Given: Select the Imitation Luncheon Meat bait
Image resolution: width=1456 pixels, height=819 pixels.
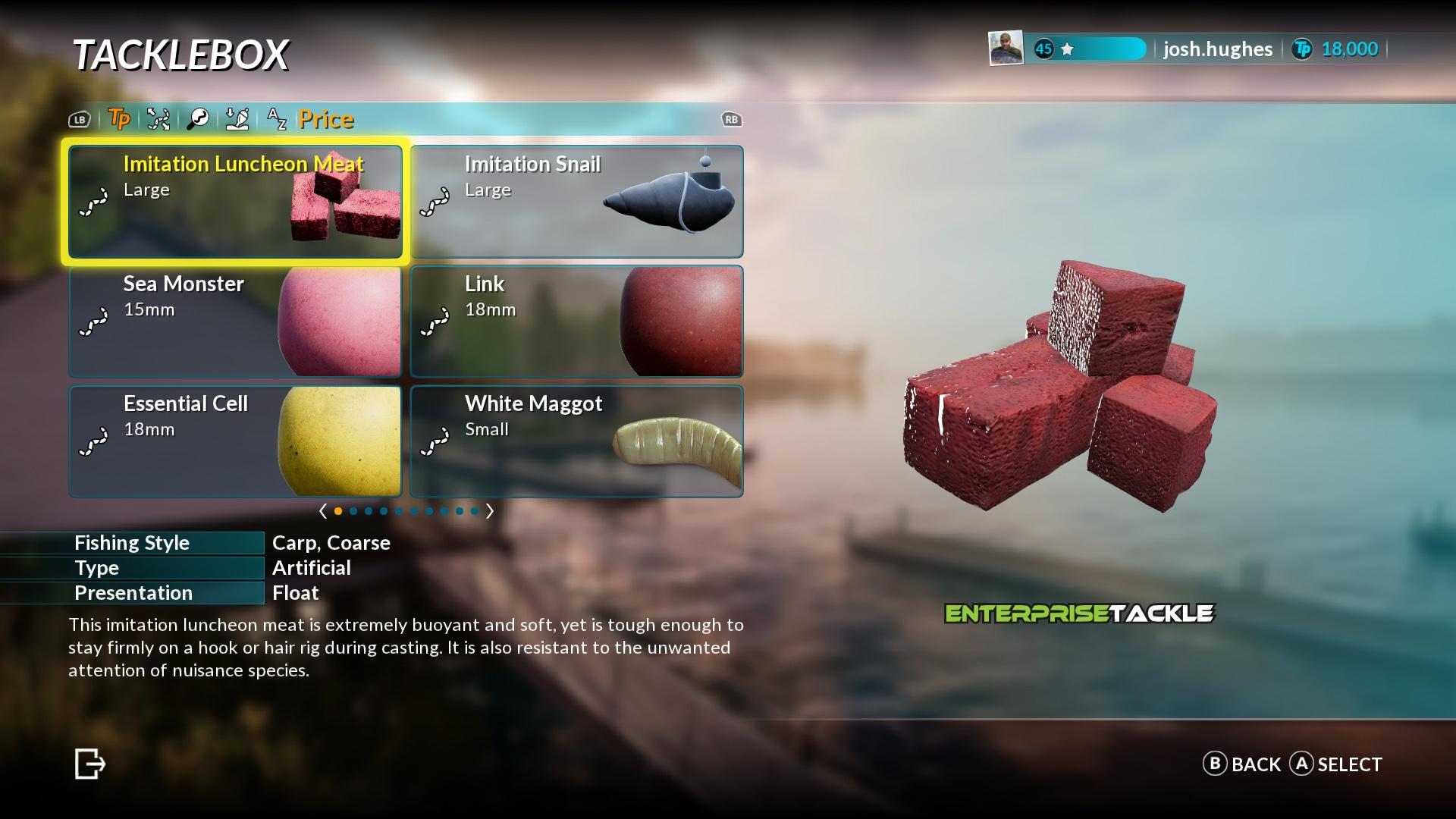Looking at the screenshot, I should pyautogui.click(x=235, y=201).
